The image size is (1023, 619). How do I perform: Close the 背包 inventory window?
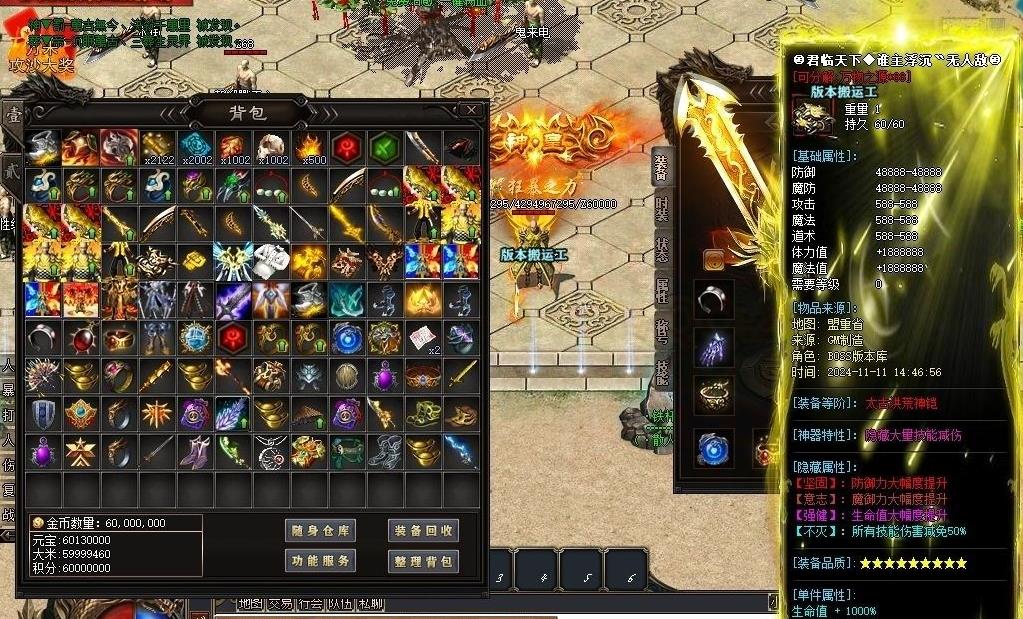click(x=471, y=110)
